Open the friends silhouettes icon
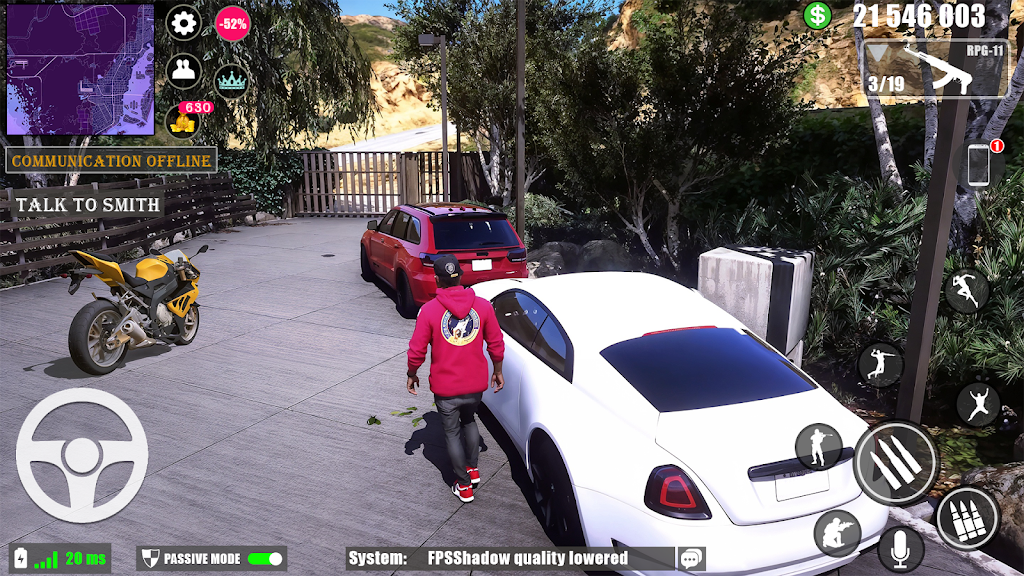This screenshot has width=1024, height=576. (183, 71)
